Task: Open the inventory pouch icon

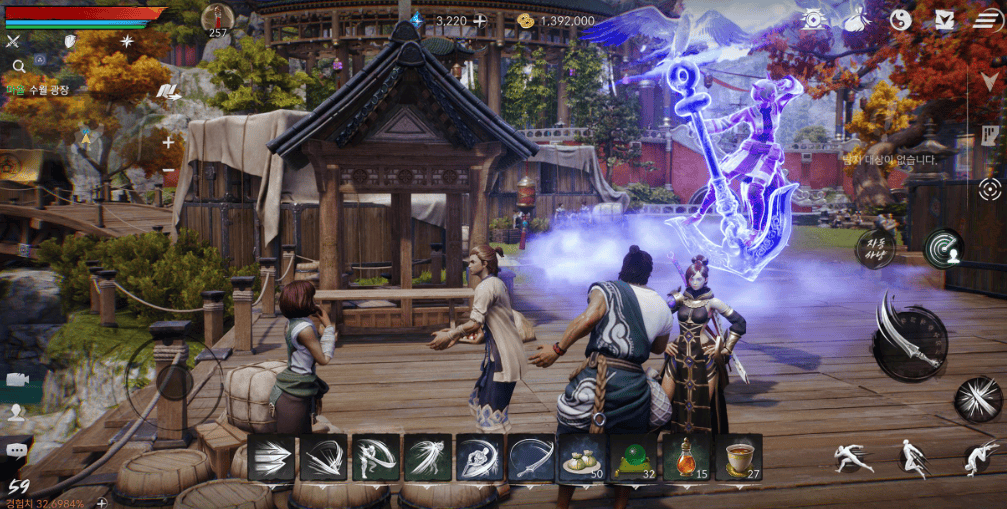Action: 857,19
